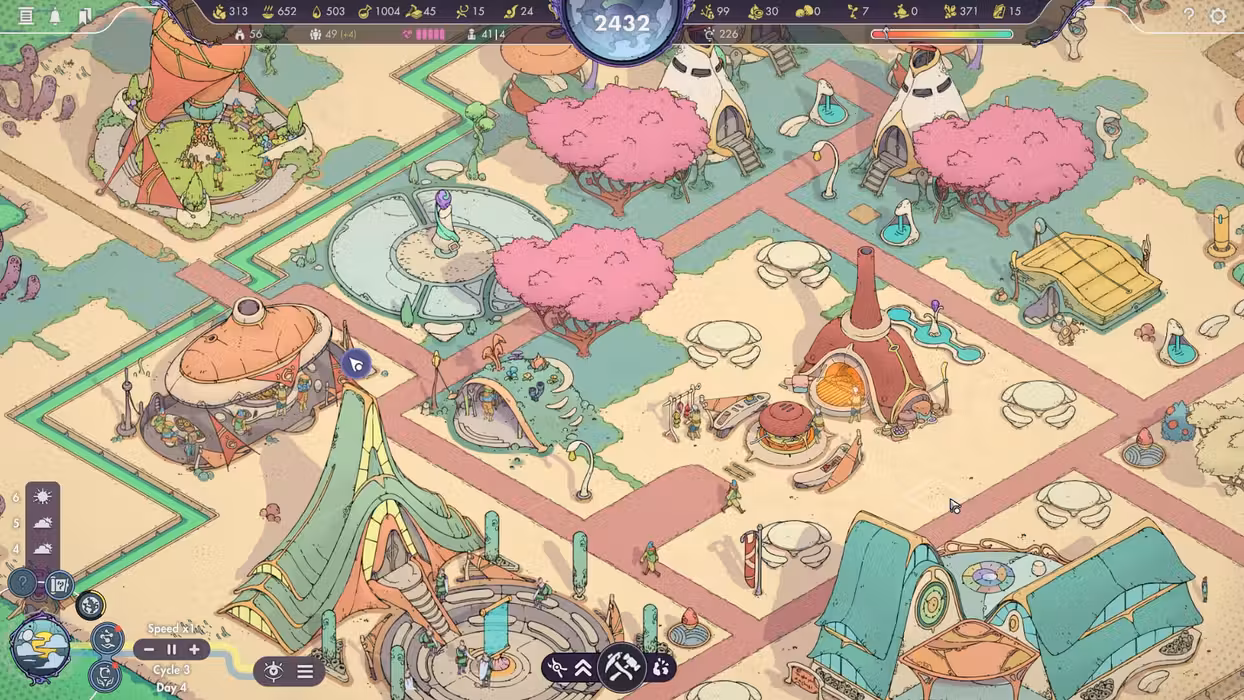Open the scroll with question mark button

coord(59,583)
